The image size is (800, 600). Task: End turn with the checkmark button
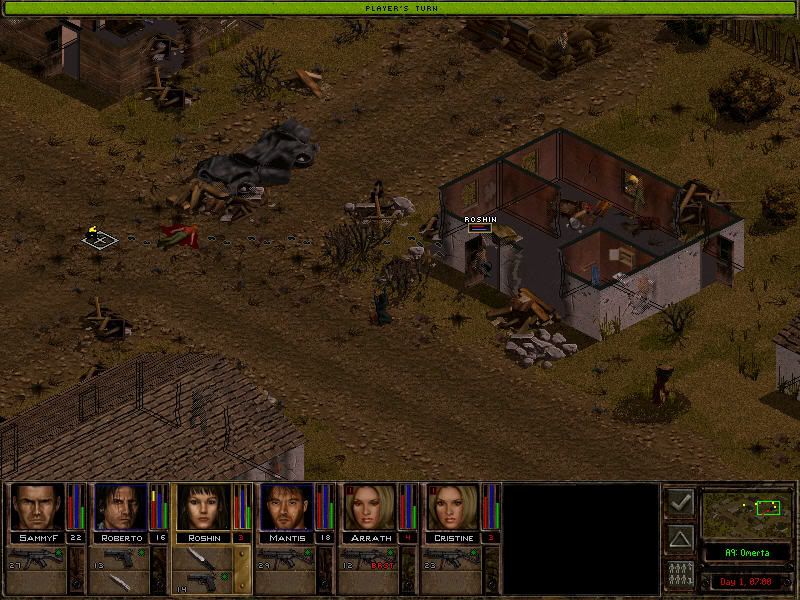point(680,502)
